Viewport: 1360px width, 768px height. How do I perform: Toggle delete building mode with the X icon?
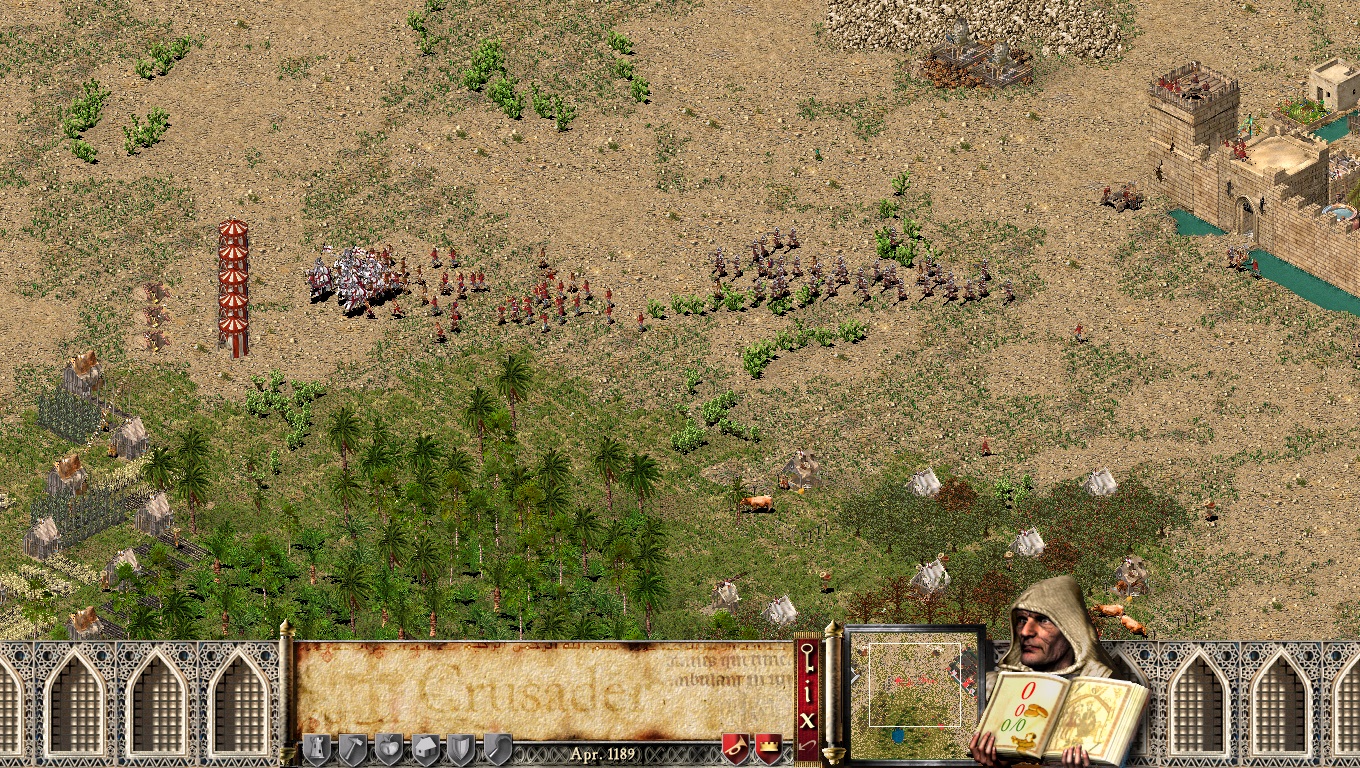point(808,720)
